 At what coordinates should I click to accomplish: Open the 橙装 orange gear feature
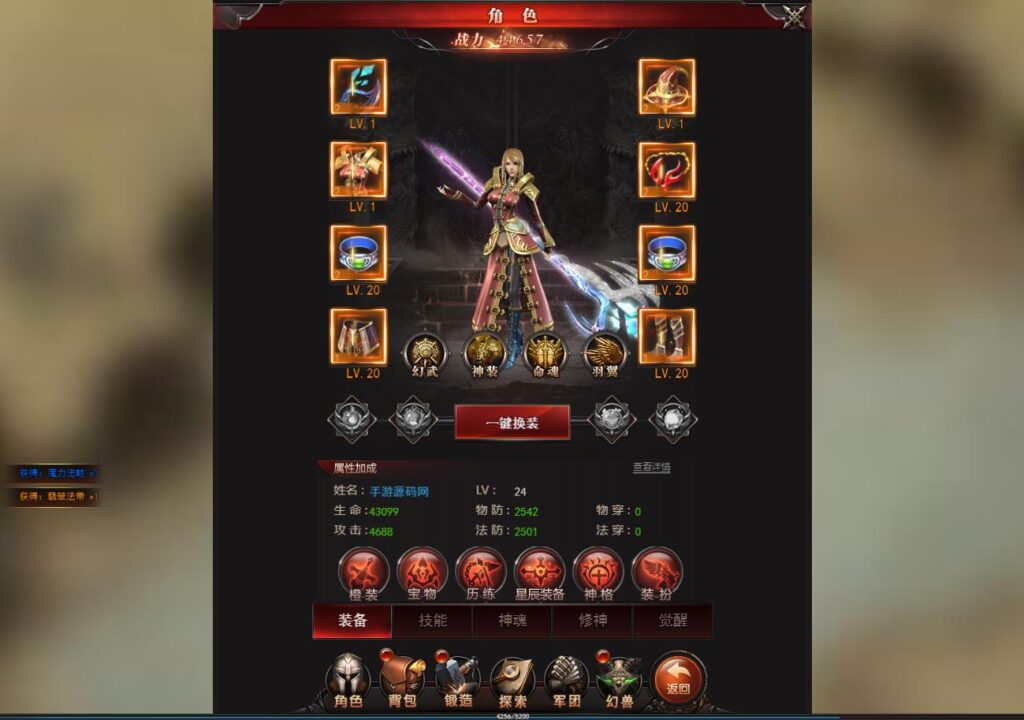[363, 573]
